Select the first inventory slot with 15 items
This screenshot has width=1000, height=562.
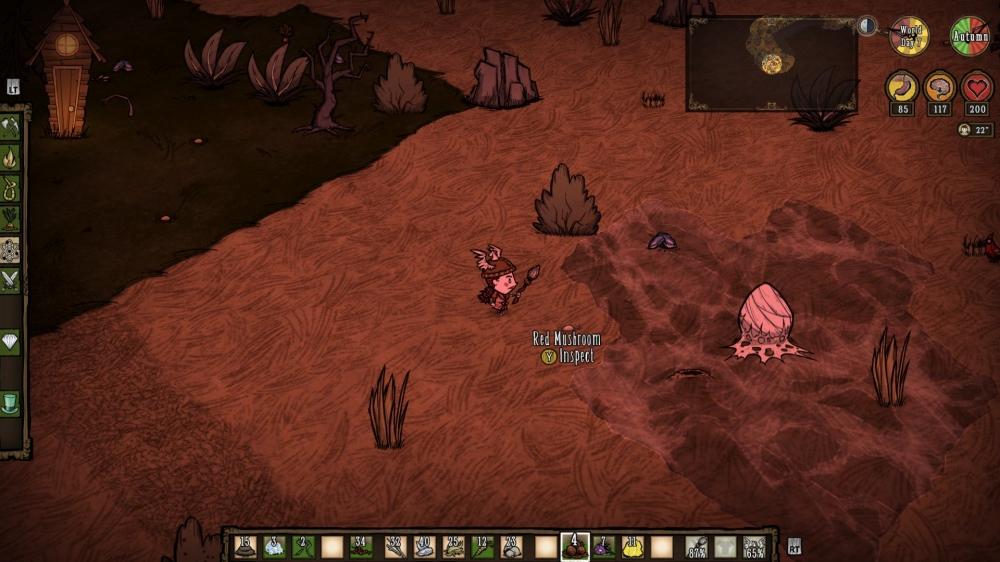[x=245, y=547]
